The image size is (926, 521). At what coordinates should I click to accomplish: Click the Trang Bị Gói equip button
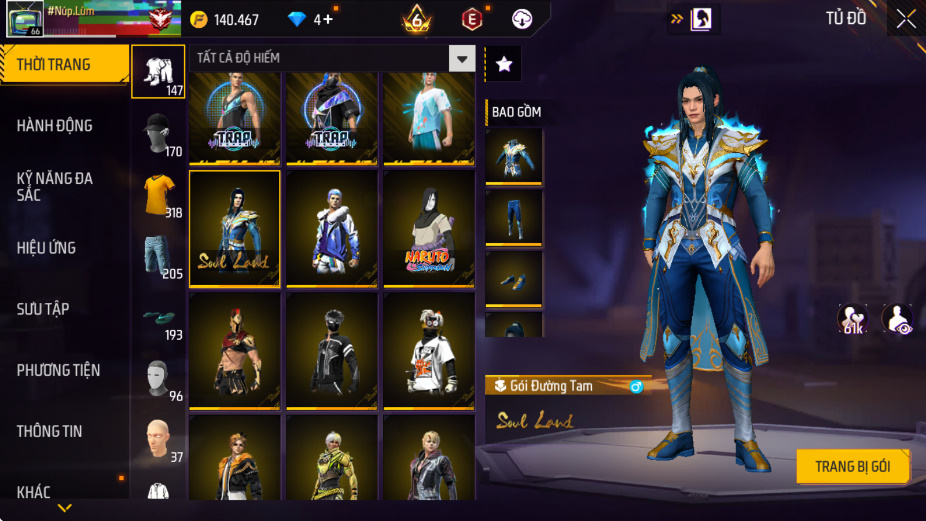click(853, 467)
